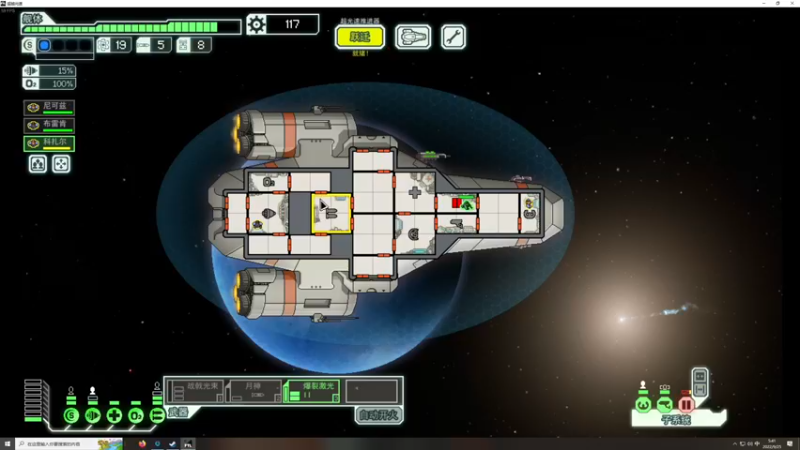Click the medbay cross system icon
The width and height of the screenshot is (800, 450).
[114, 415]
